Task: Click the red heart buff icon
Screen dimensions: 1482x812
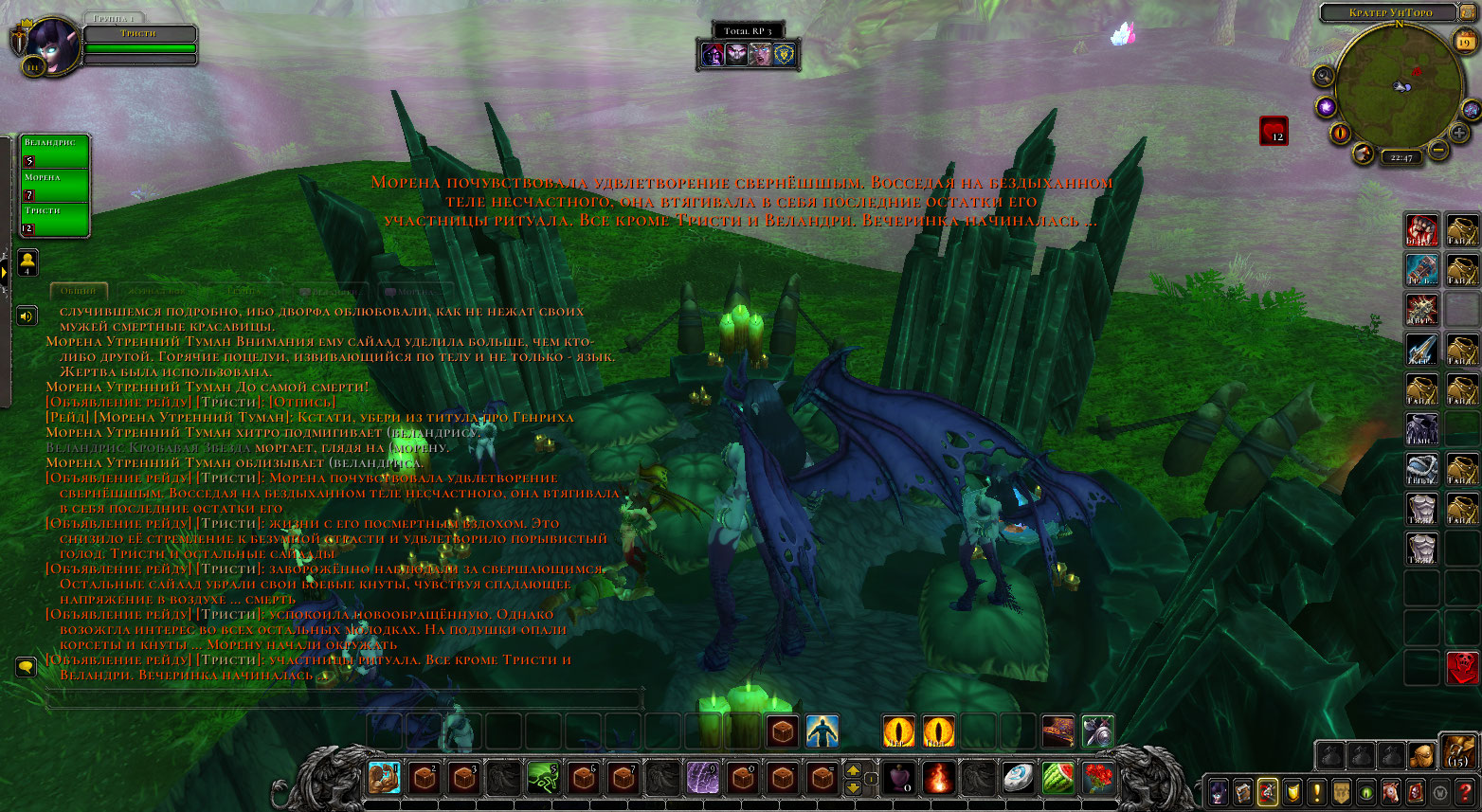Action: click(x=1273, y=130)
